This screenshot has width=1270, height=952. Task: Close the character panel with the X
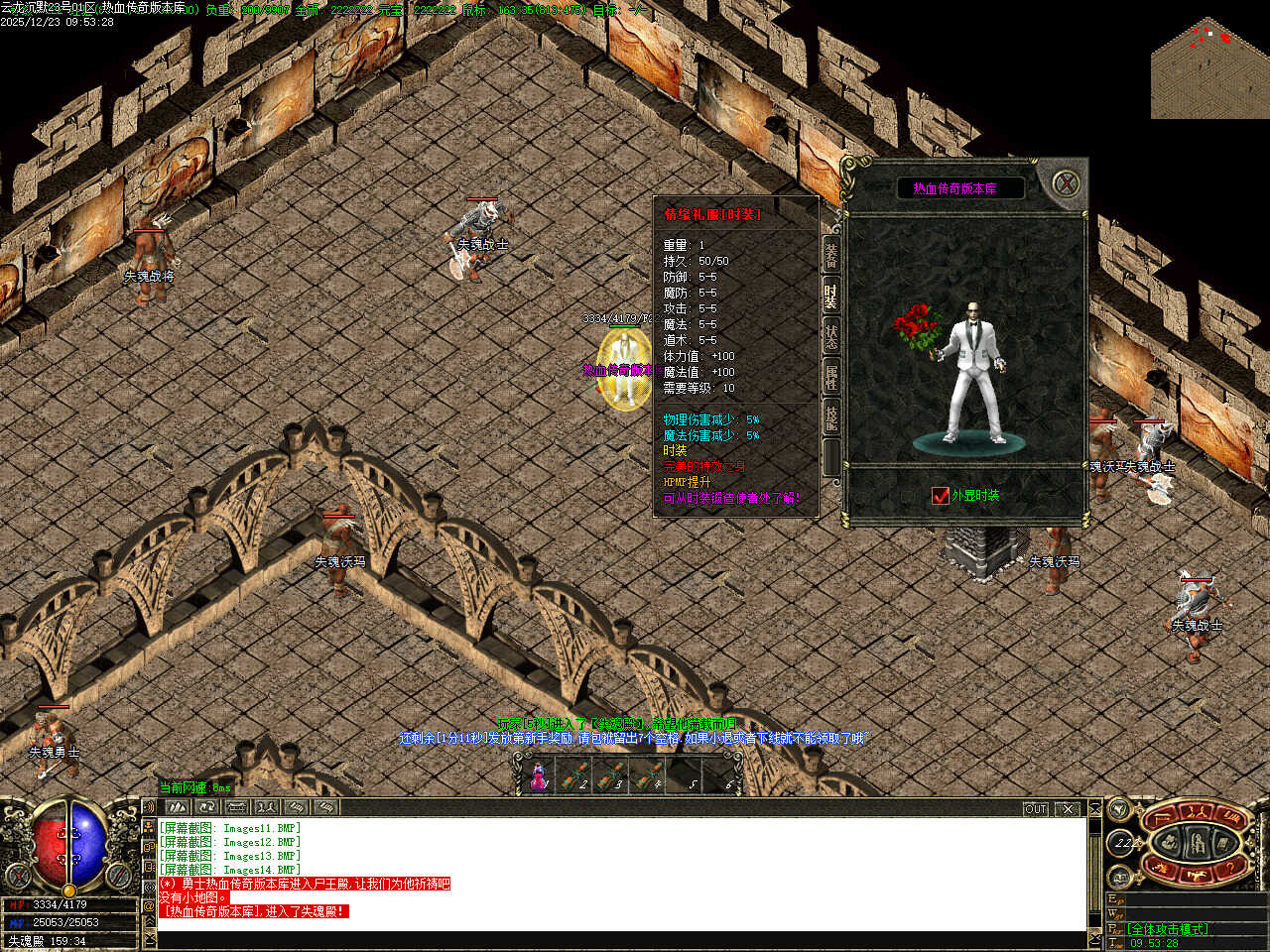click(x=1066, y=183)
